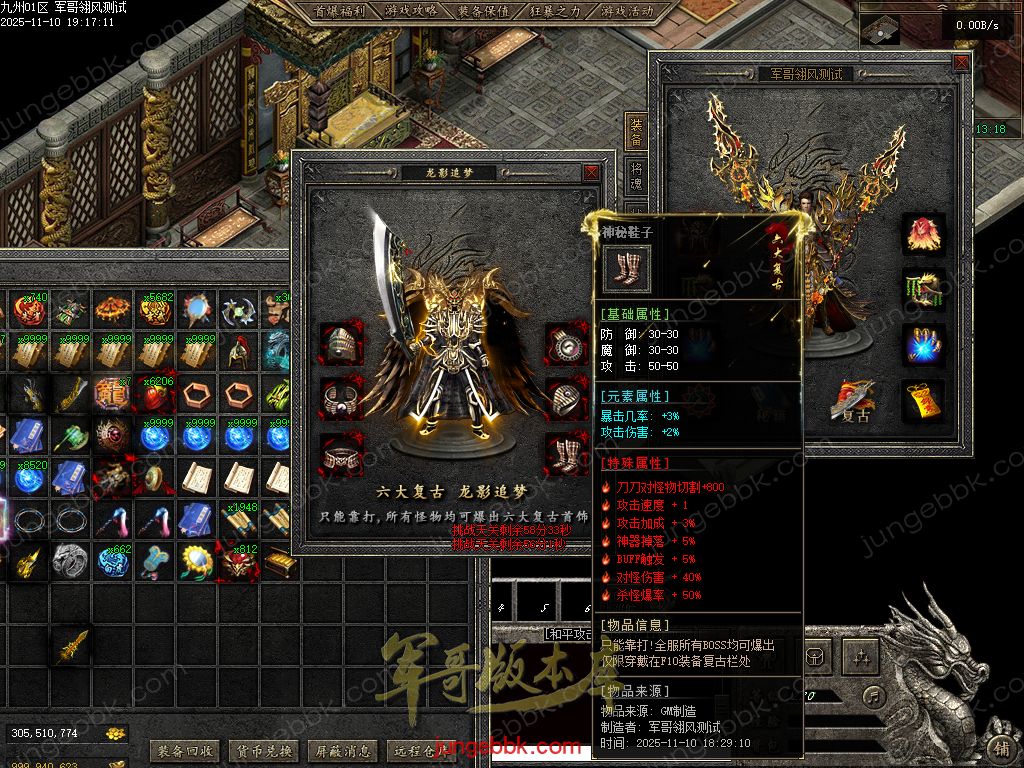This screenshot has height=768, width=1024.
Task: Select the blue glowing gauntlet slot
Action: [924, 344]
